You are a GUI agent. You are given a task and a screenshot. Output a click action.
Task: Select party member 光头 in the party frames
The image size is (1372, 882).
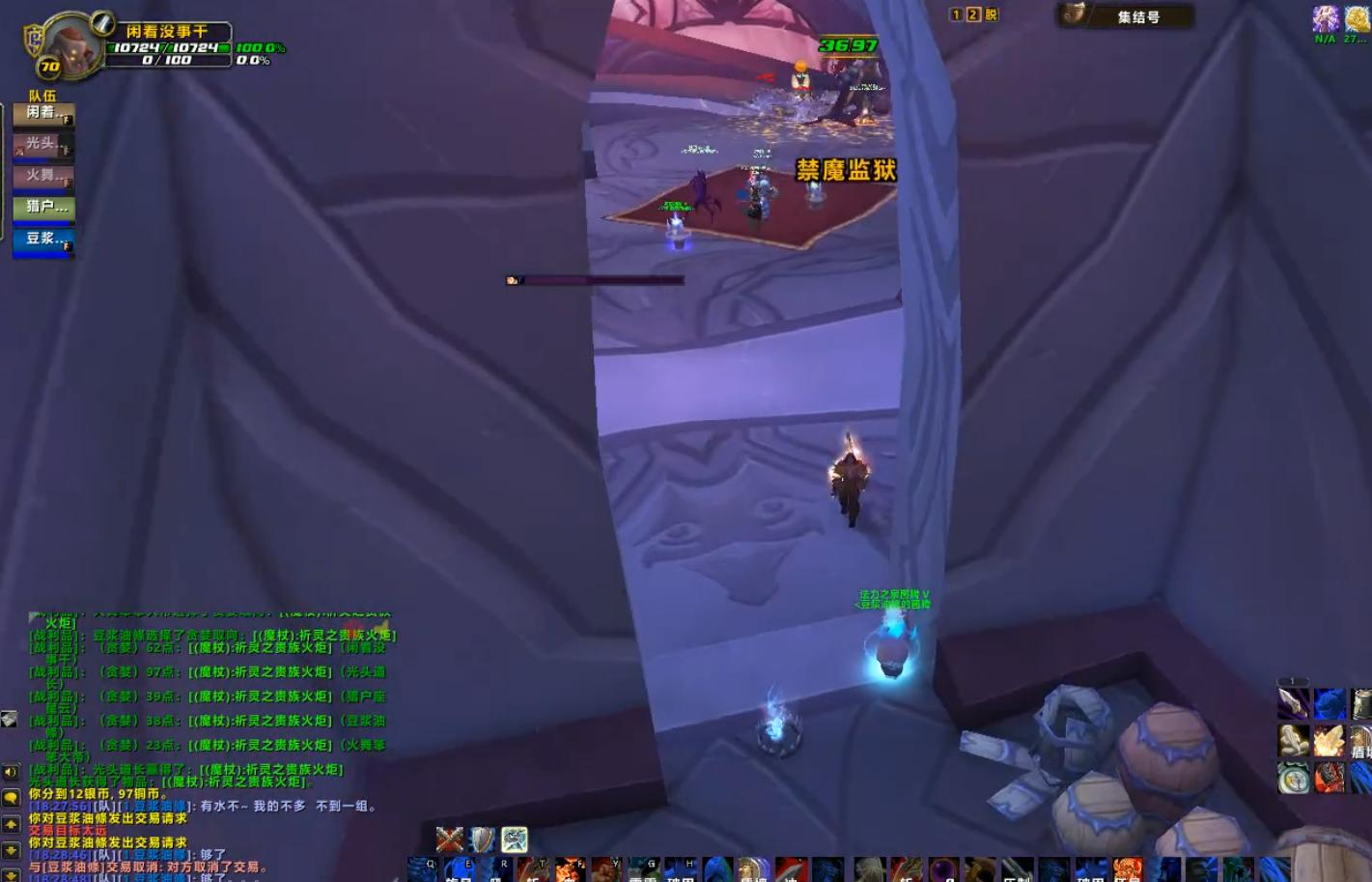(x=42, y=146)
